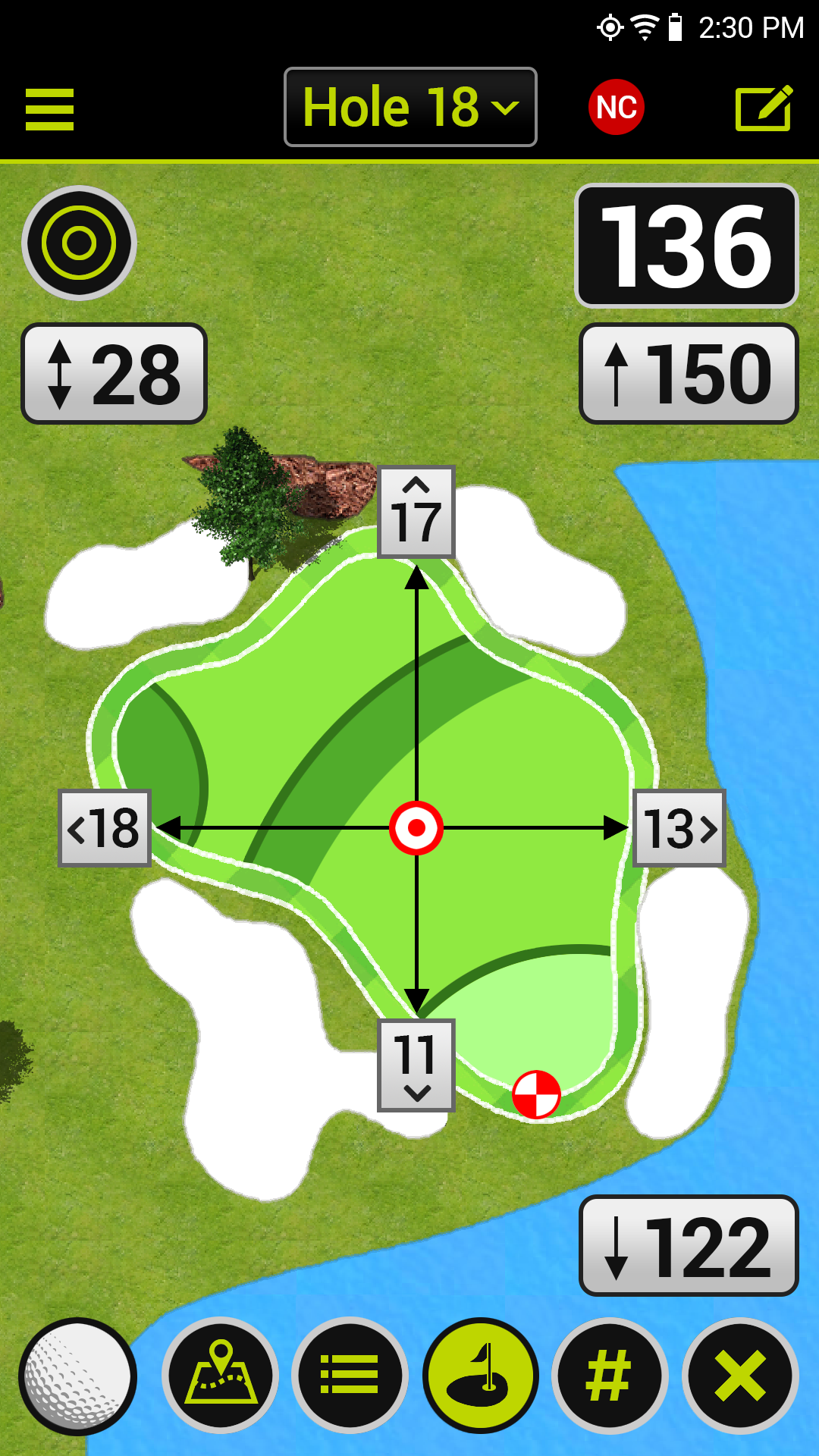Screen dimensions: 819x1456
Task: Tap the red bullseye pin target
Action: (416, 828)
